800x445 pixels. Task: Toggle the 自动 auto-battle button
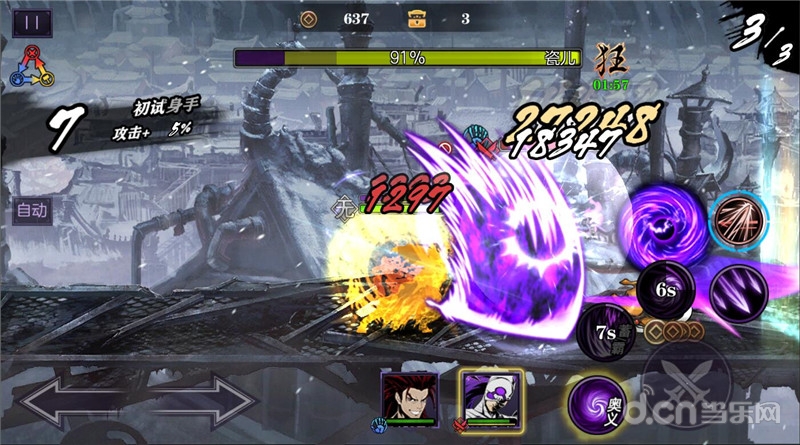(32, 211)
